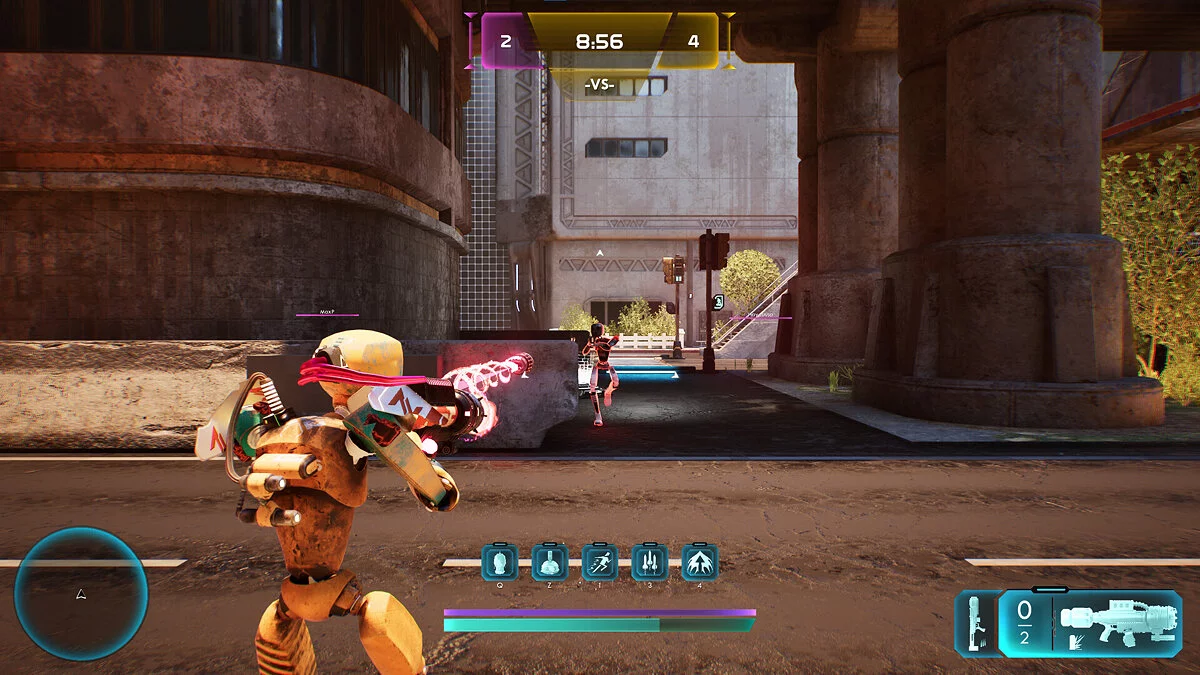Screen dimensions: 1200x675
Task: Switch to the secondary weapon slot
Action: point(974,623)
